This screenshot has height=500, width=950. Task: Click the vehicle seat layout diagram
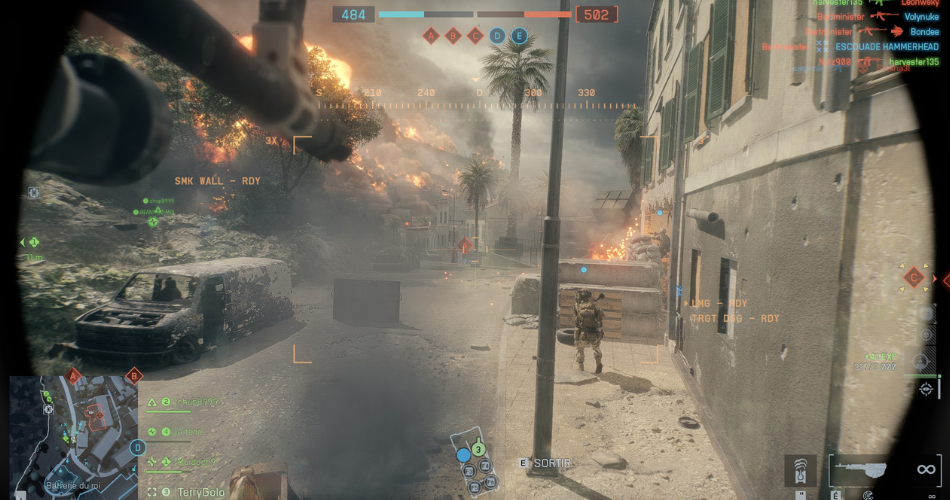474,462
